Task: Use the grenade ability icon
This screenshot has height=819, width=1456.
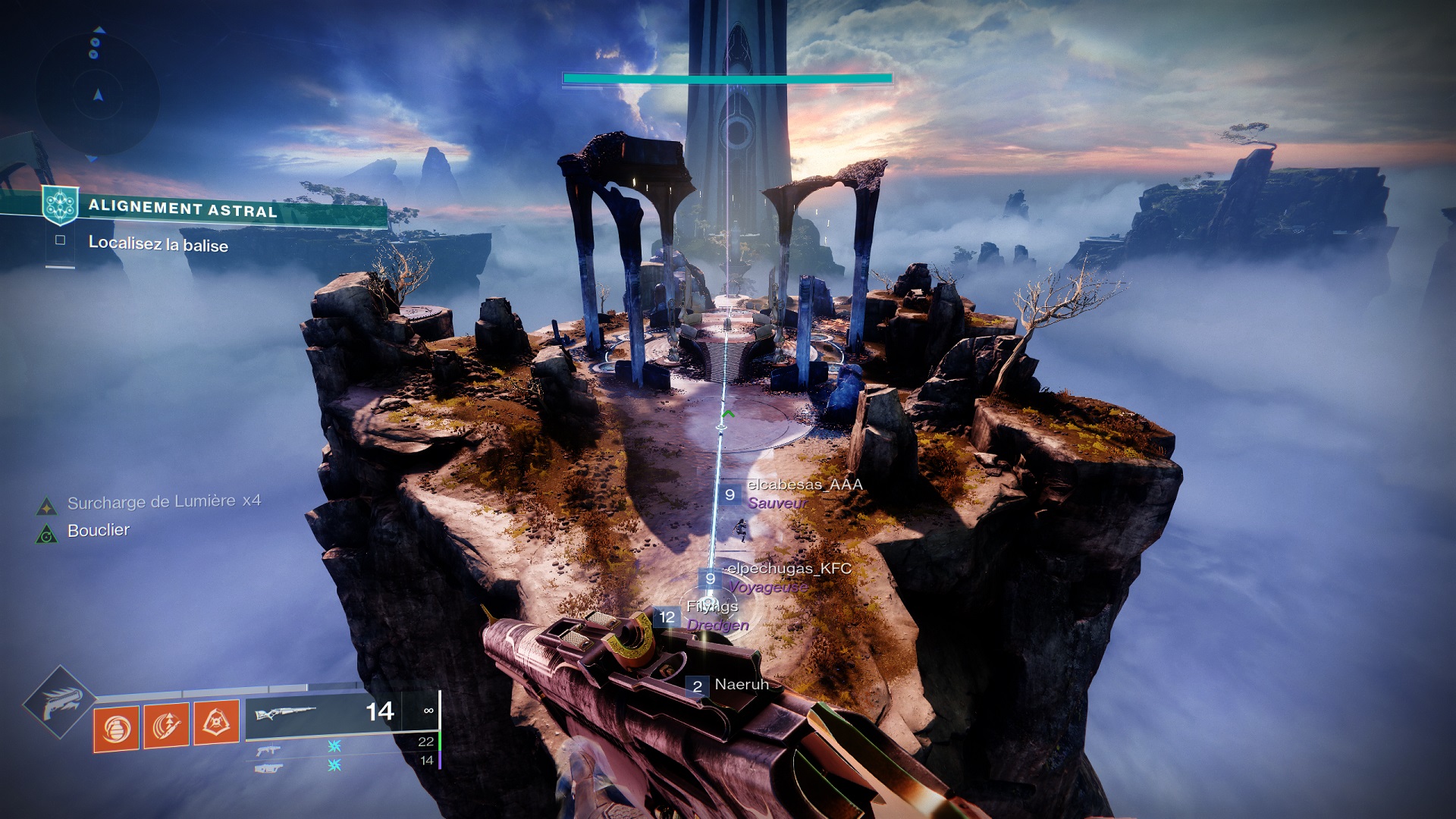Action: (116, 728)
